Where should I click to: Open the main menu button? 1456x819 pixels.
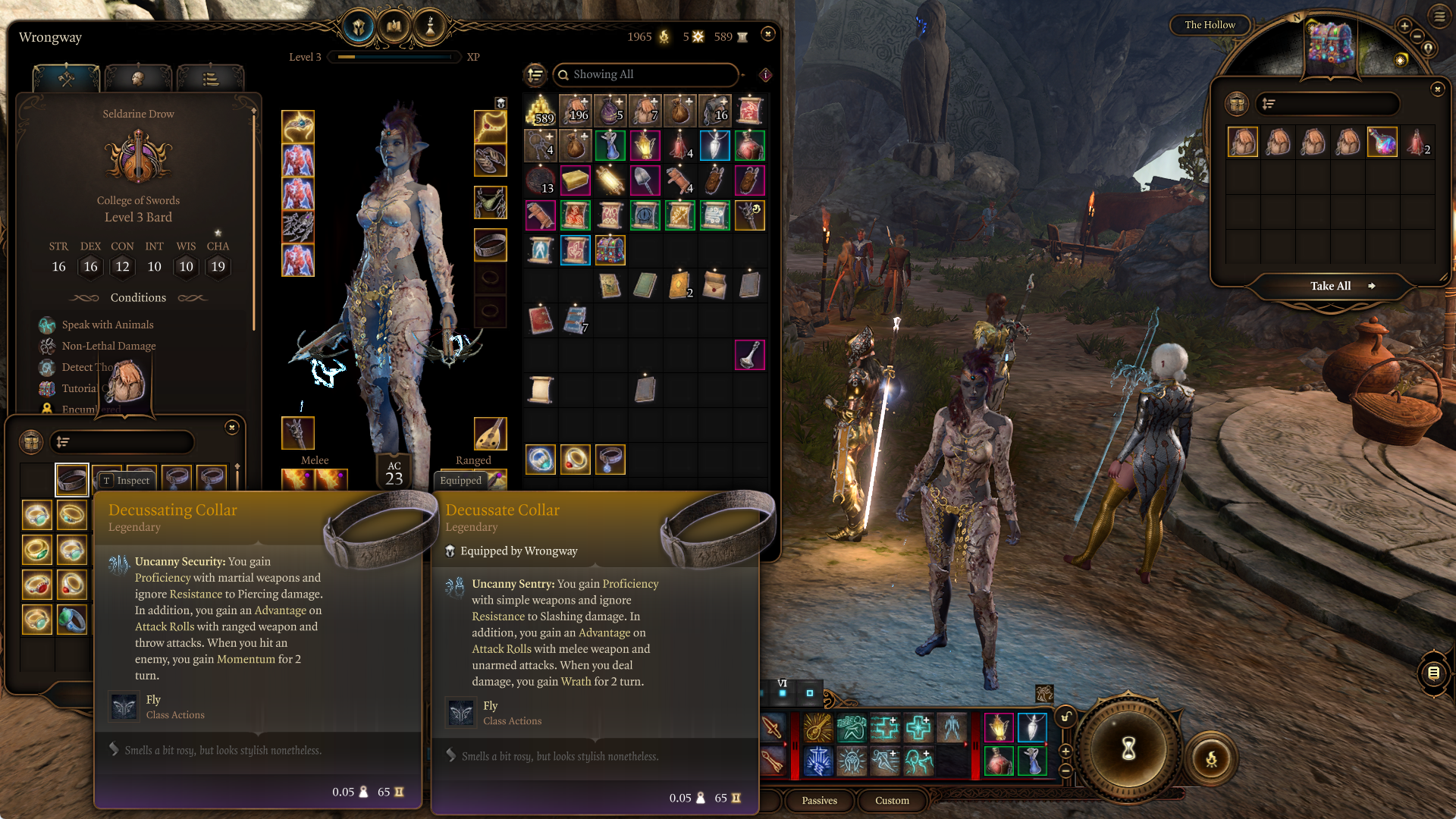click(1439, 16)
